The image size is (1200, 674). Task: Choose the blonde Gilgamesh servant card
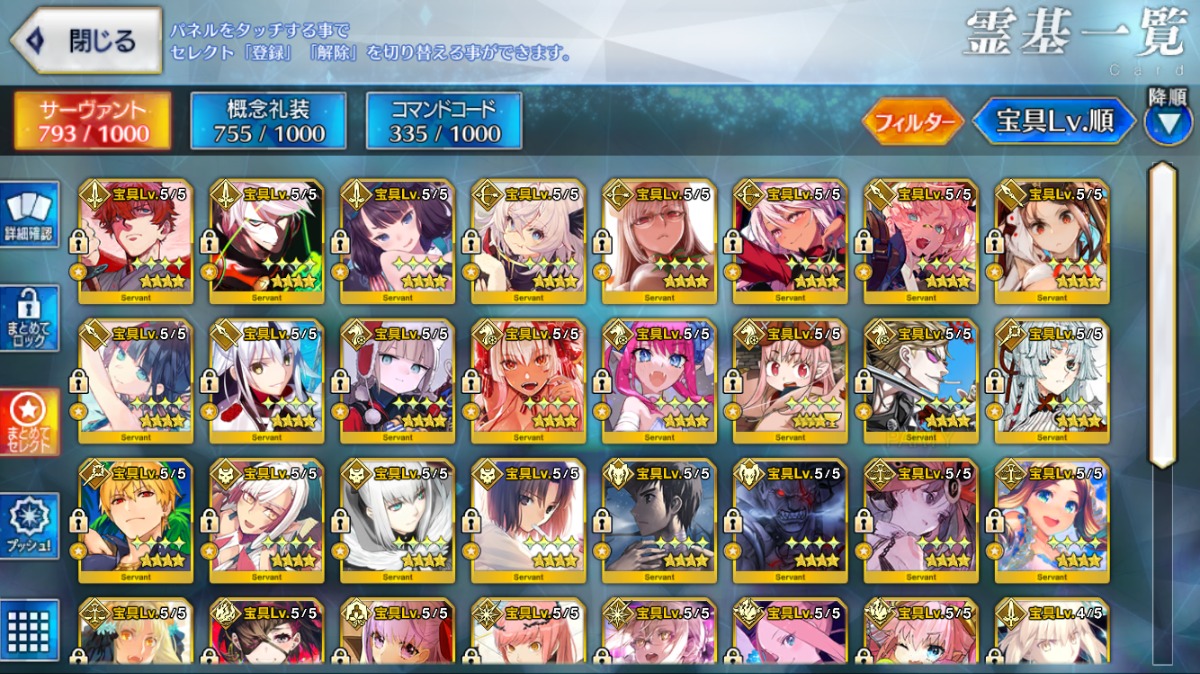136,520
